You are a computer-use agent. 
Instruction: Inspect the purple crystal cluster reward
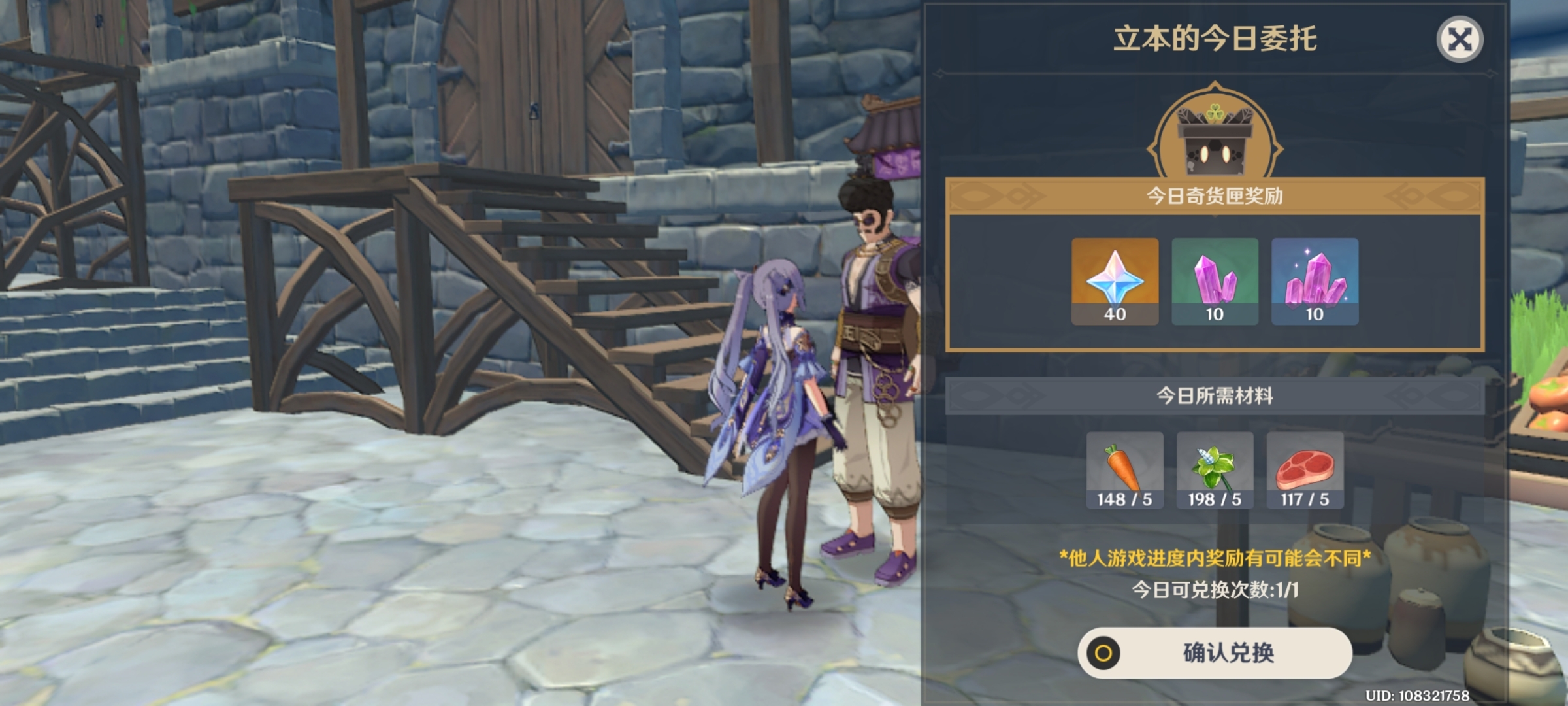(1315, 281)
